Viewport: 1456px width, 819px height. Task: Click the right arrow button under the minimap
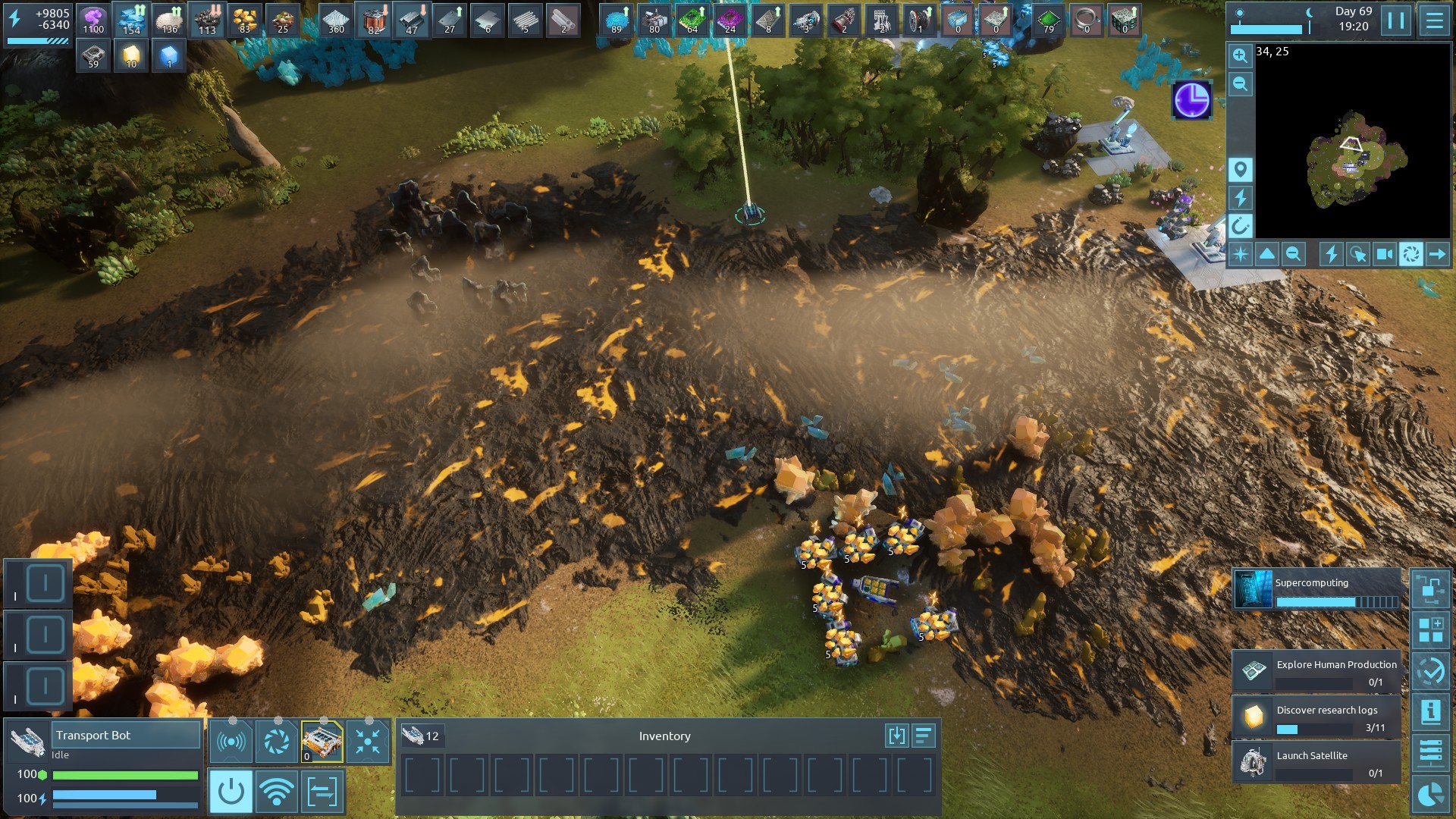[x=1437, y=255]
